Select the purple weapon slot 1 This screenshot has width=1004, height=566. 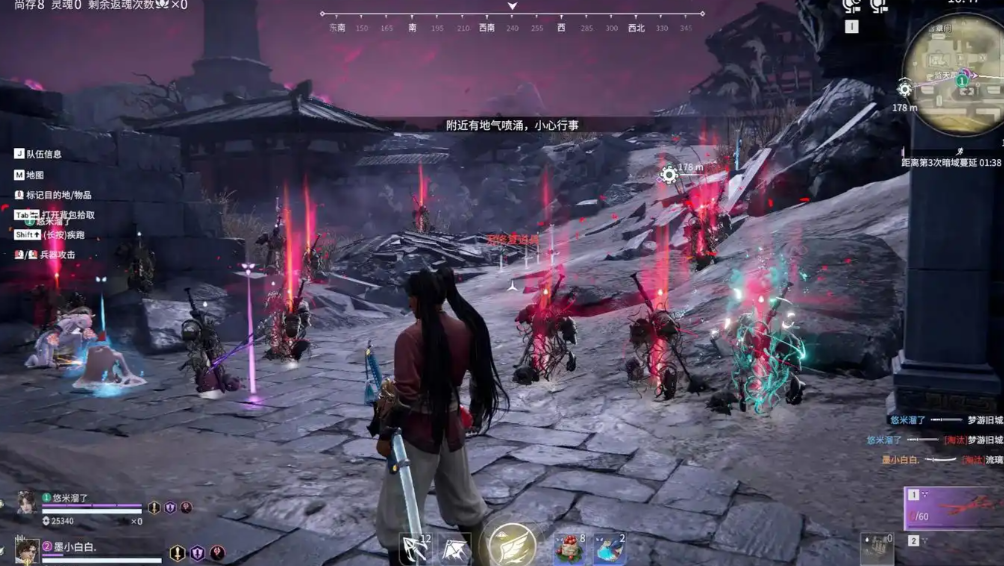[x=952, y=508]
